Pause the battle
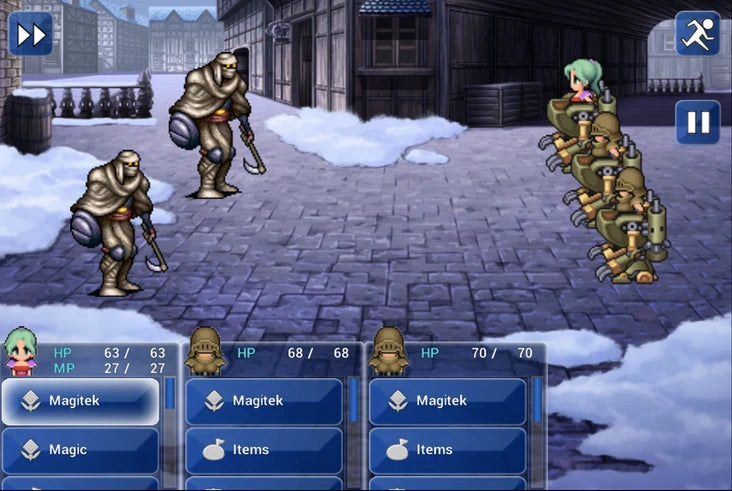The image size is (732, 491). pyautogui.click(x=697, y=122)
